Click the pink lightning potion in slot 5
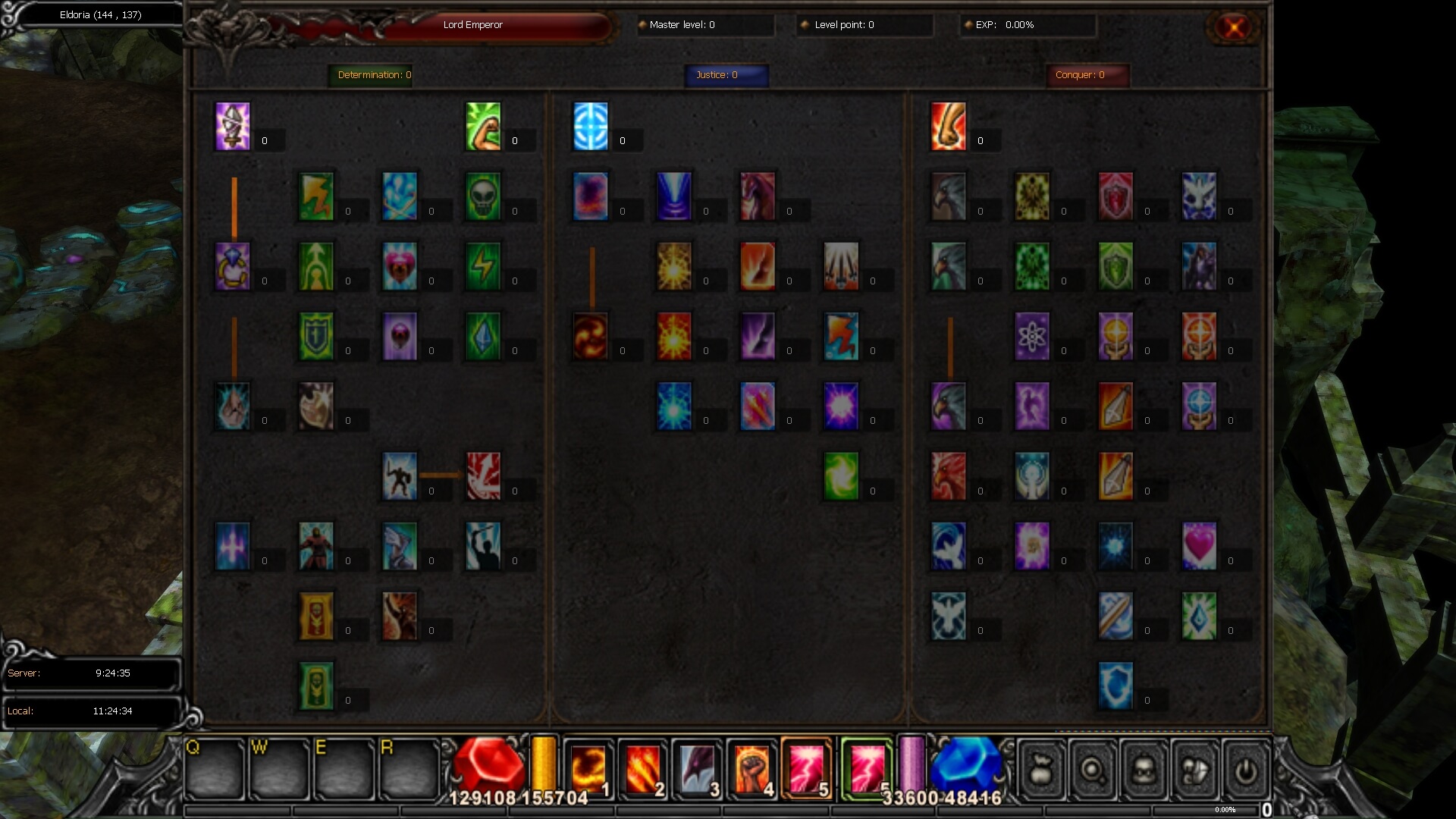This screenshot has width=1456, height=819. pyautogui.click(x=808, y=768)
